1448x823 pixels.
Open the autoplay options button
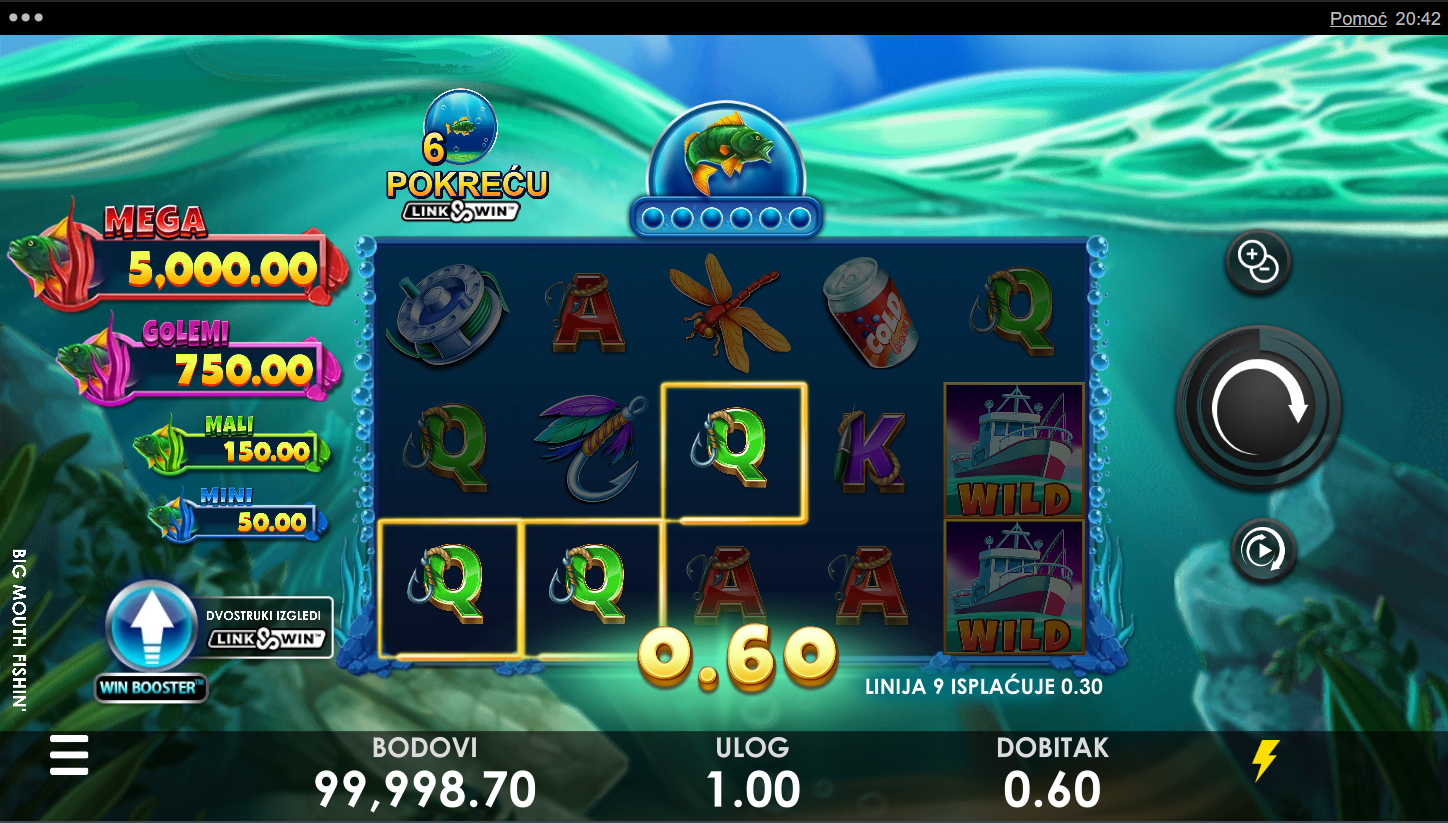point(1263,550)
